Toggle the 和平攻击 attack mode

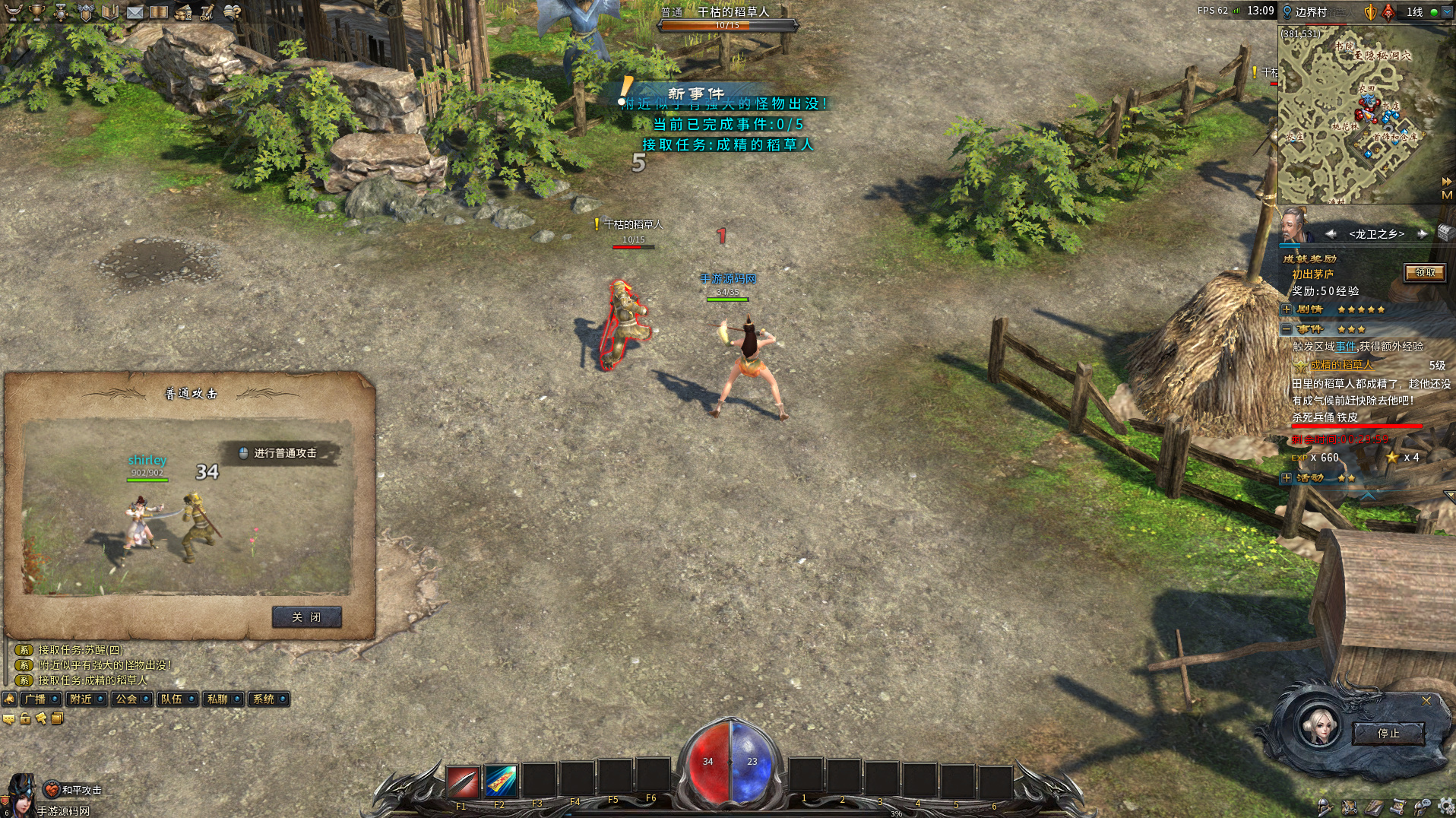(52, 790)
